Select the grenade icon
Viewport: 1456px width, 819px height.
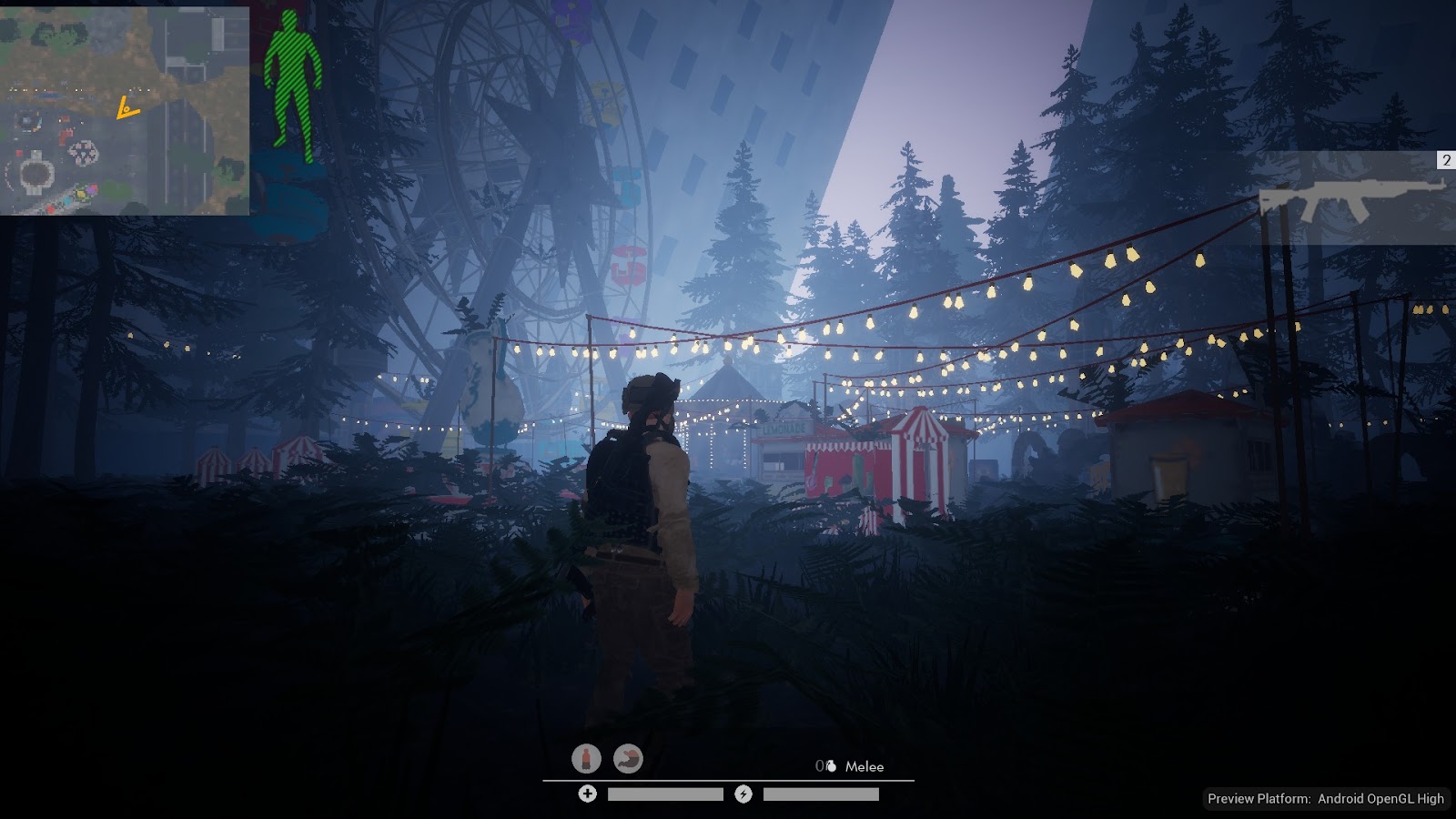(831, 767)
